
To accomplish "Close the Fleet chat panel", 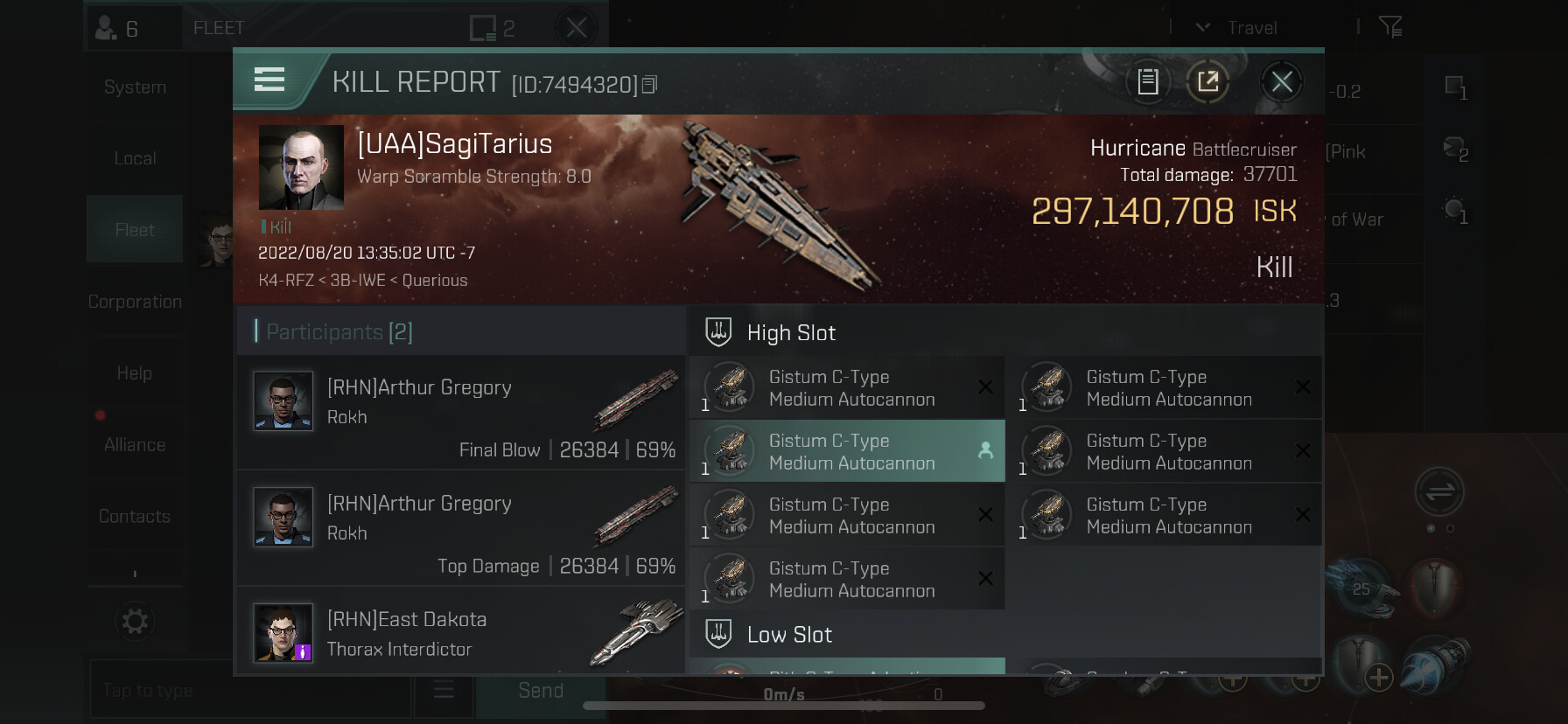I will coord(577,28).
